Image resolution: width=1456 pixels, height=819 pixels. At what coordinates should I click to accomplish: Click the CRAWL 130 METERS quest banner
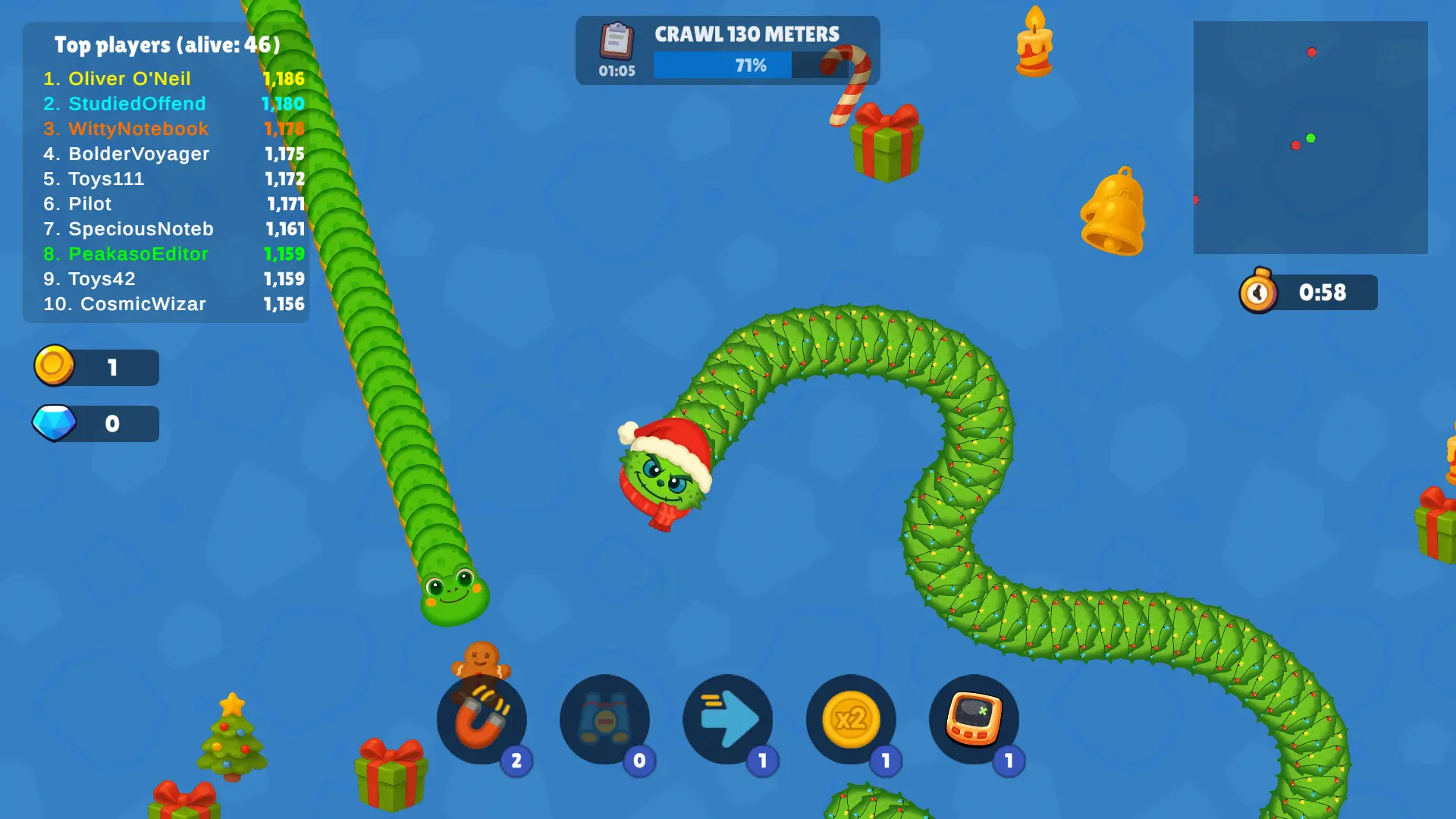pos(746,33)
